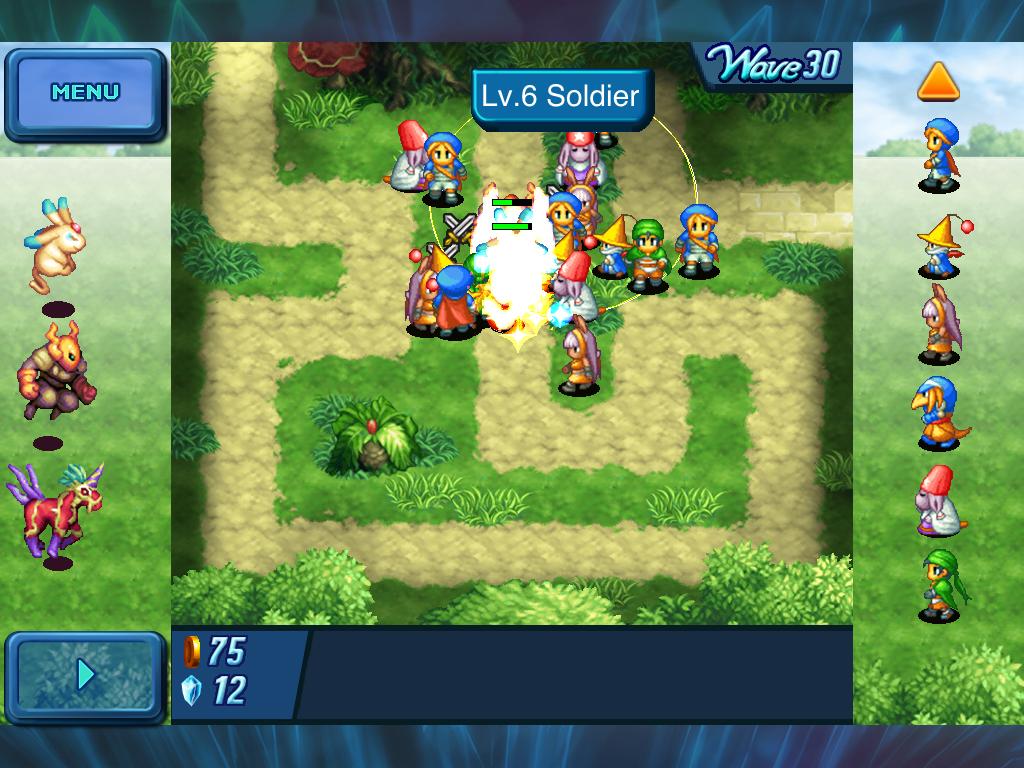
Task: Click the orange up arrow above unit list
Action: coord(938,82)
